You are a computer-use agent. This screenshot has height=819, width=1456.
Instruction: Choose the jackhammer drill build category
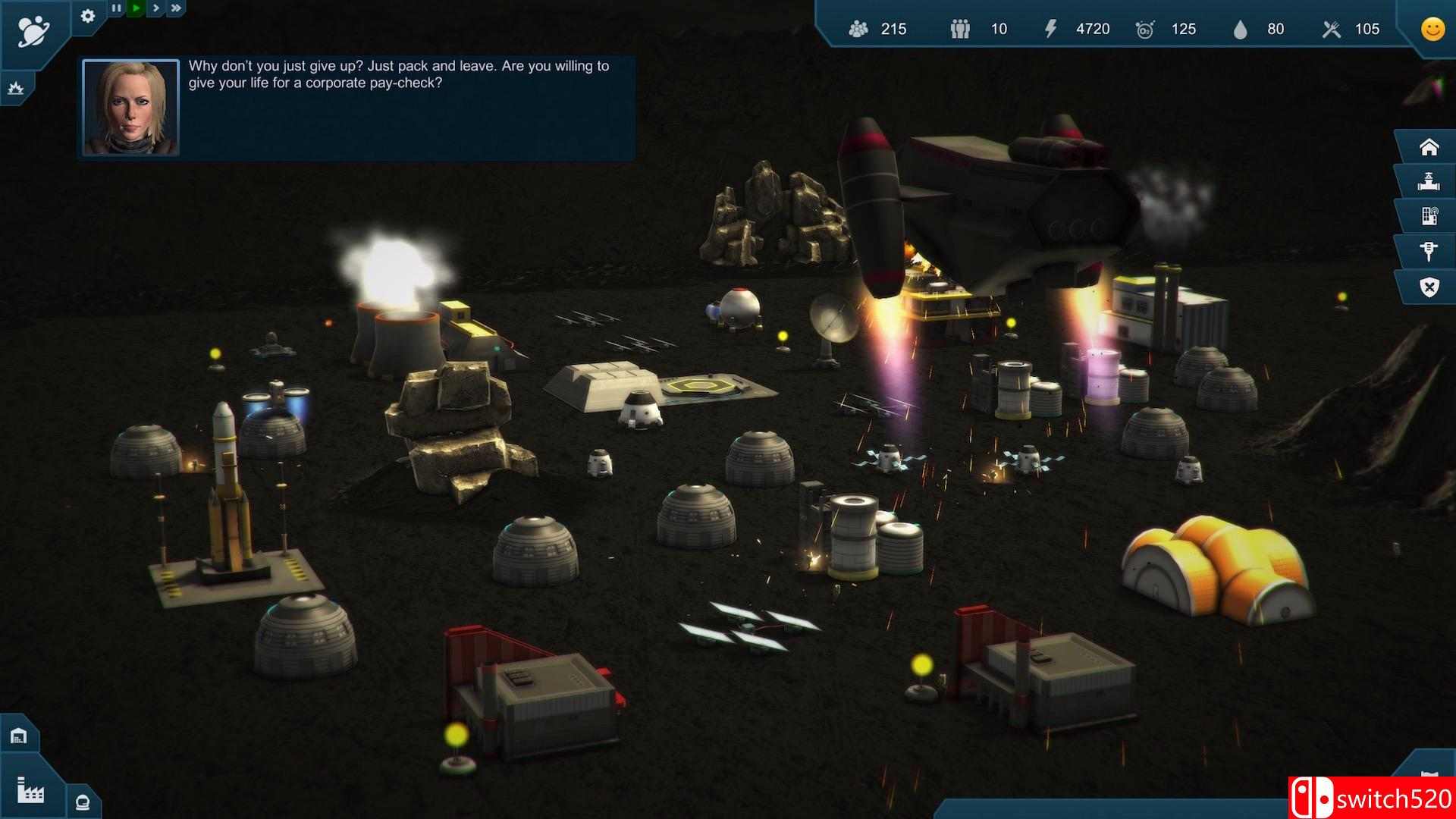(x=1429, y=252)
